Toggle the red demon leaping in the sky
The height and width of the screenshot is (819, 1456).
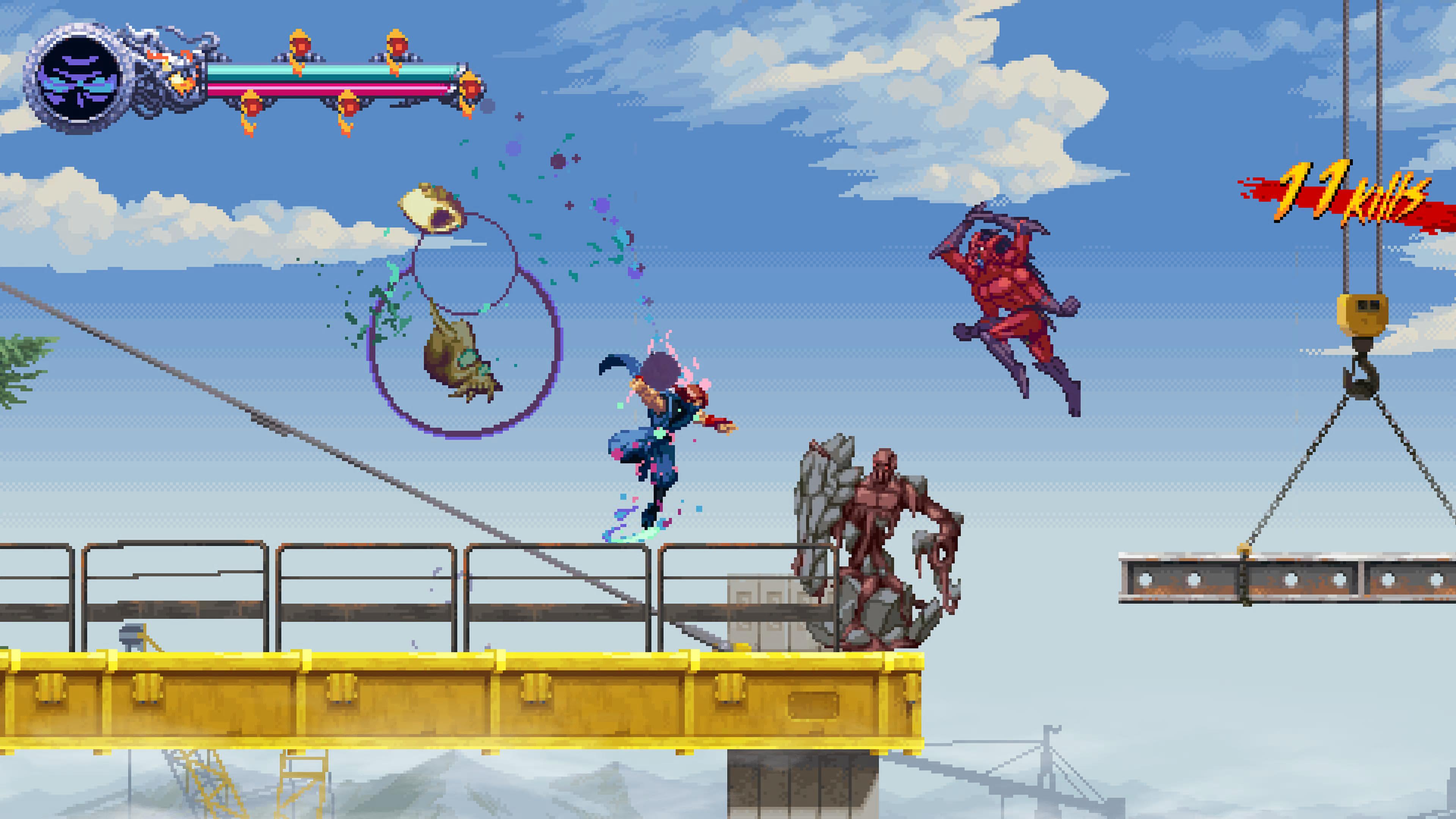(x=1012, y=300)
